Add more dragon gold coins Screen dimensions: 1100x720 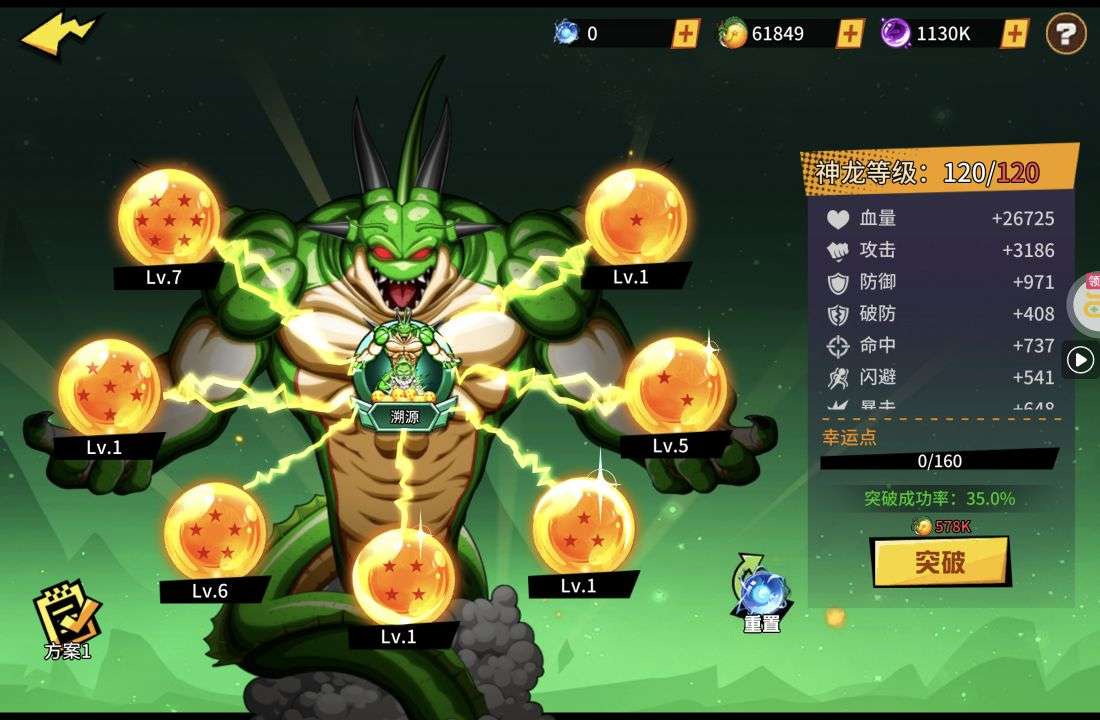pos(850,33)
